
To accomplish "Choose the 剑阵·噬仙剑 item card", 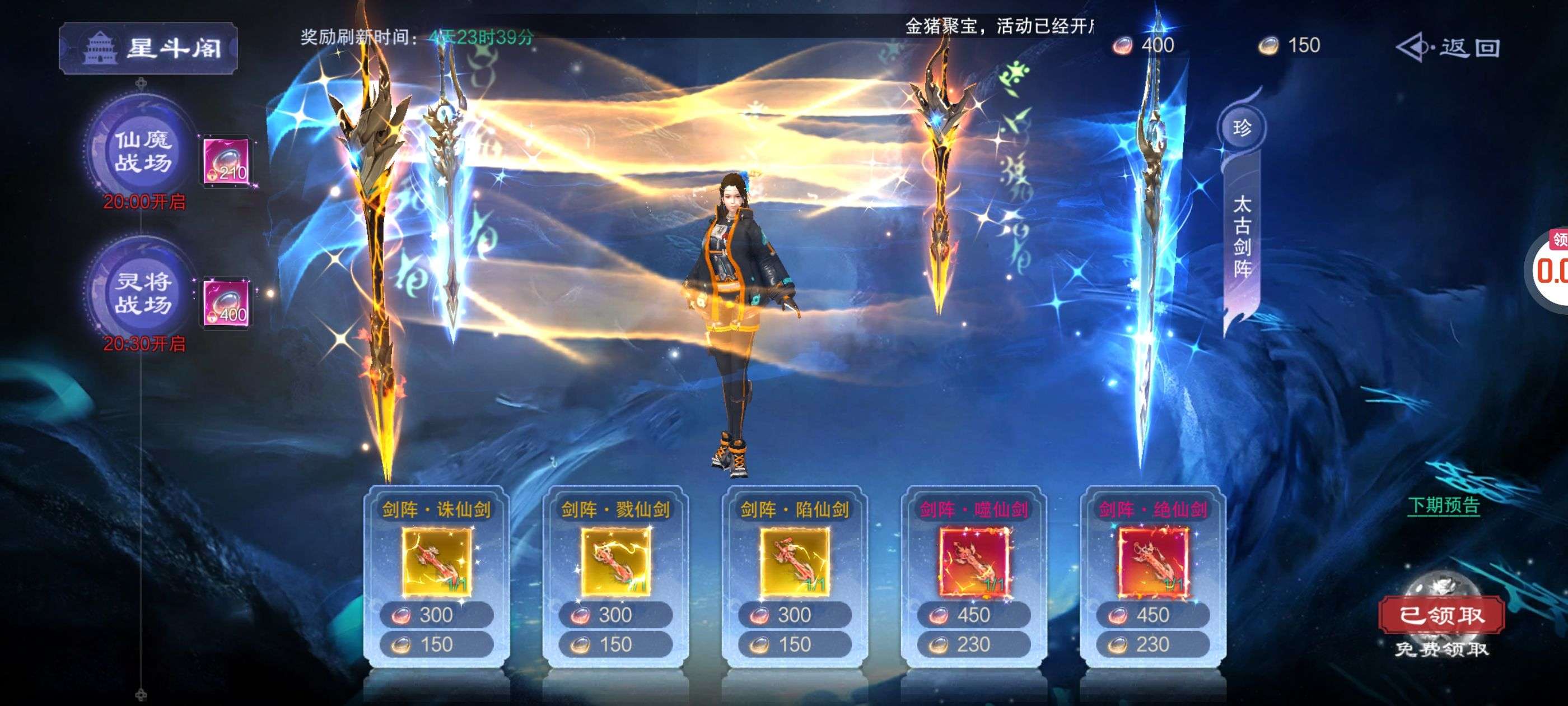I will [973, 560].
